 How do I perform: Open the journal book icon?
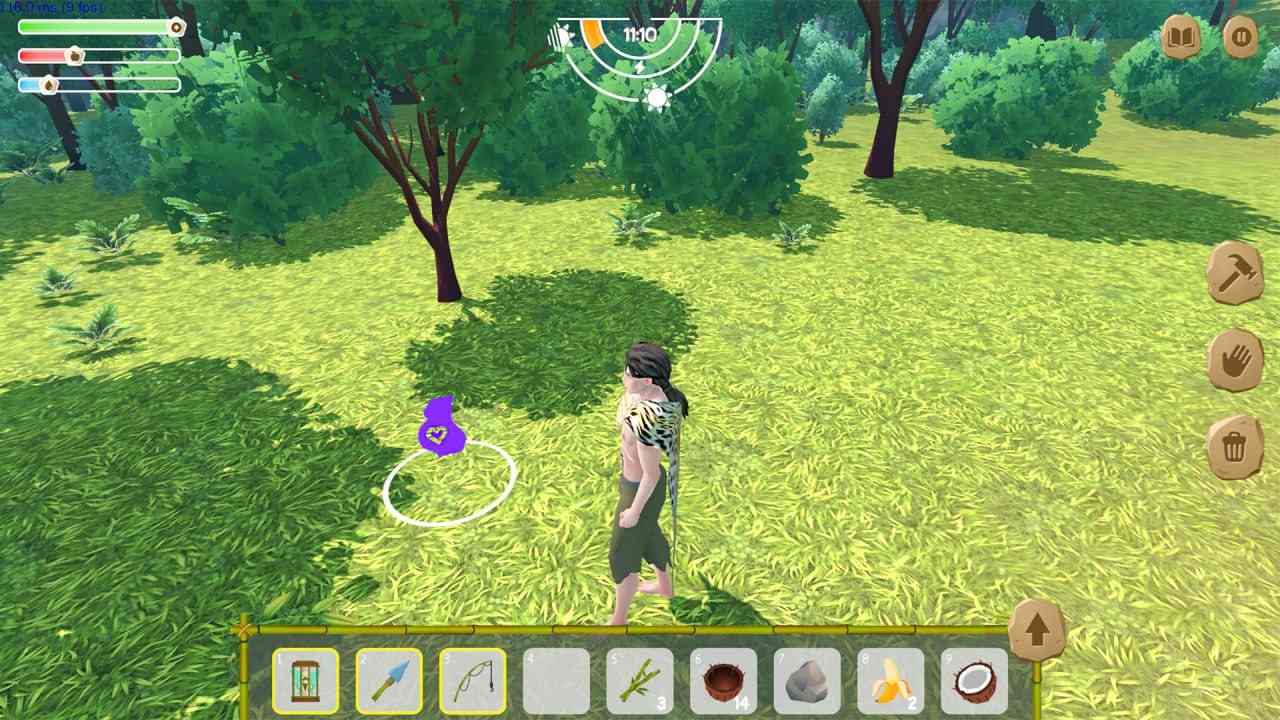1180,38
